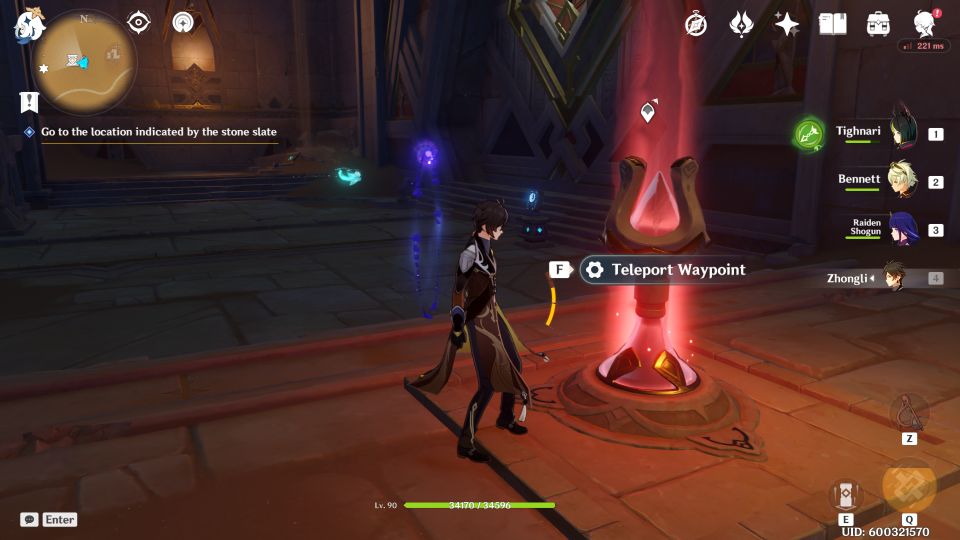The width and height of the screenshot is (960, 540).
Task: Open the chat box
Action: [x=49, y=519]
